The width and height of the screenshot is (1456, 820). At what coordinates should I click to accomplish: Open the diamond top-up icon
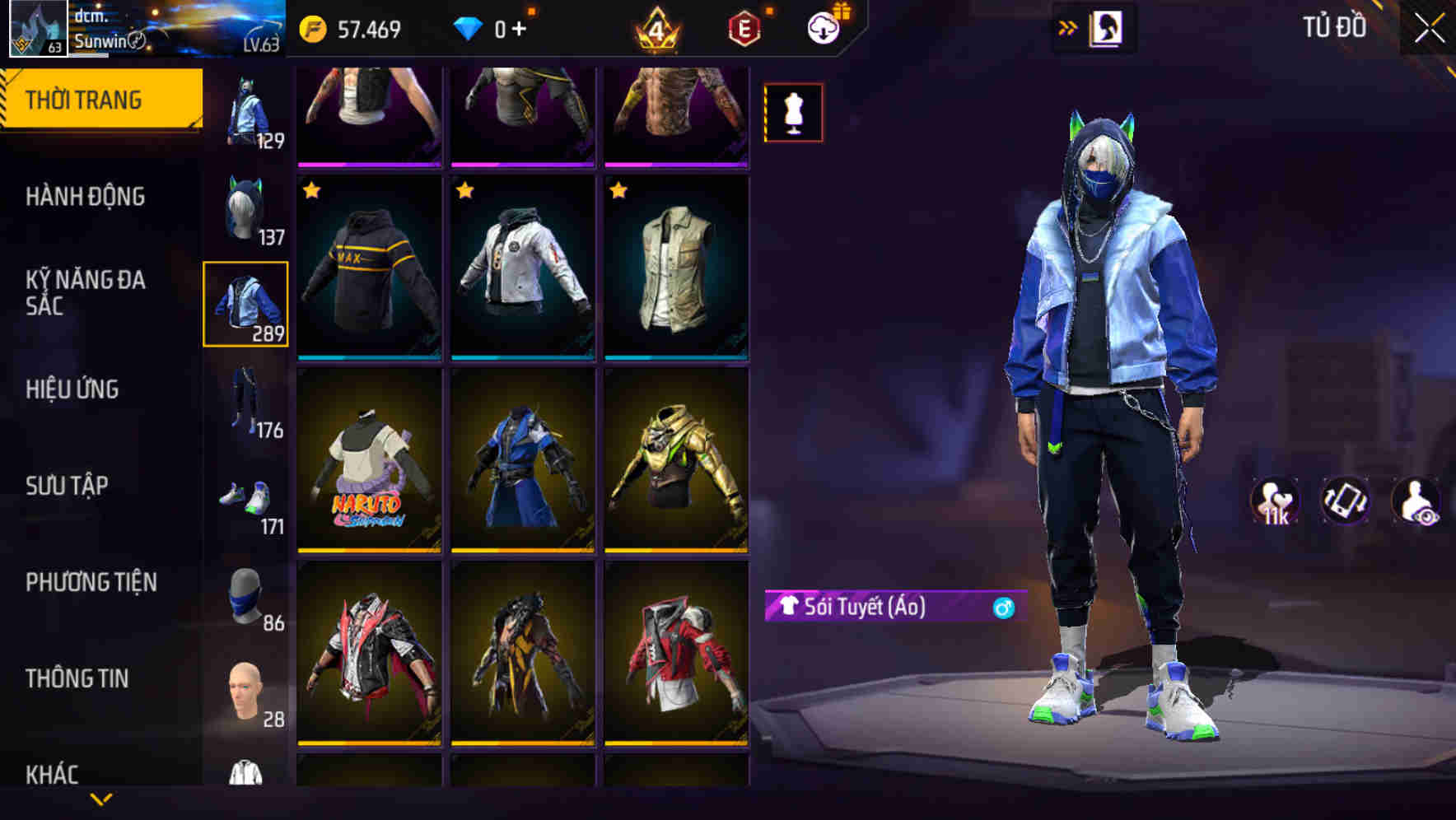(467, 27)
